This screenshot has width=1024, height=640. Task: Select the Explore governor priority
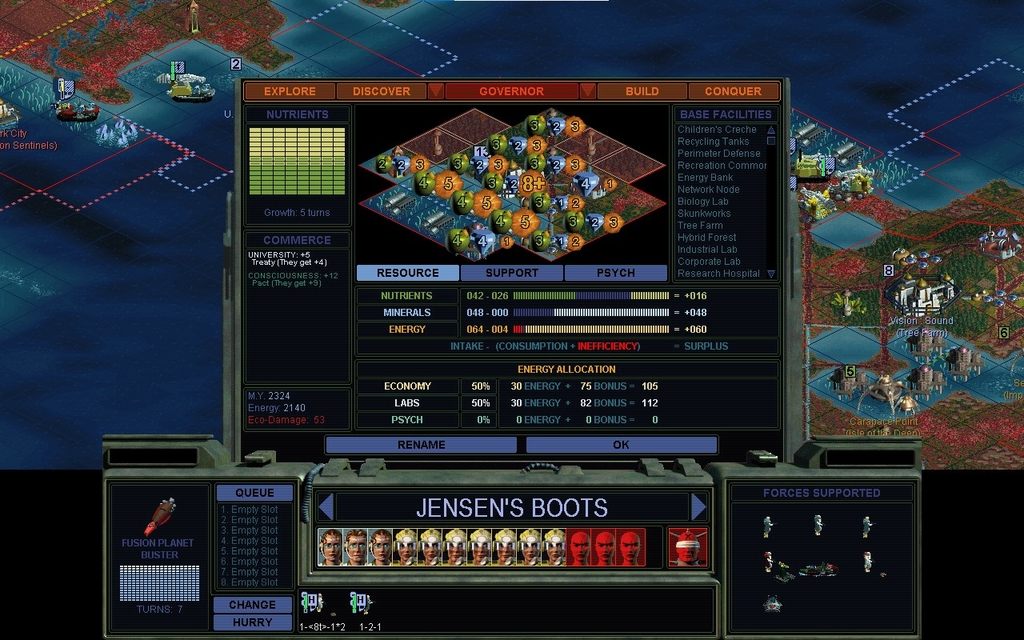pos(290,91)
